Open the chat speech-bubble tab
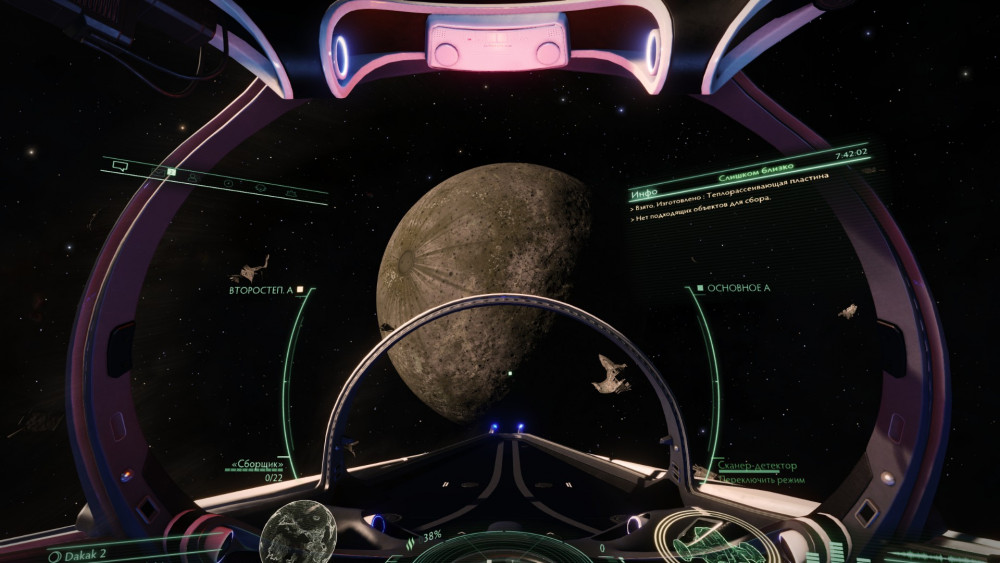Screen dimensions: 1000x563 (x=118, y=165)
